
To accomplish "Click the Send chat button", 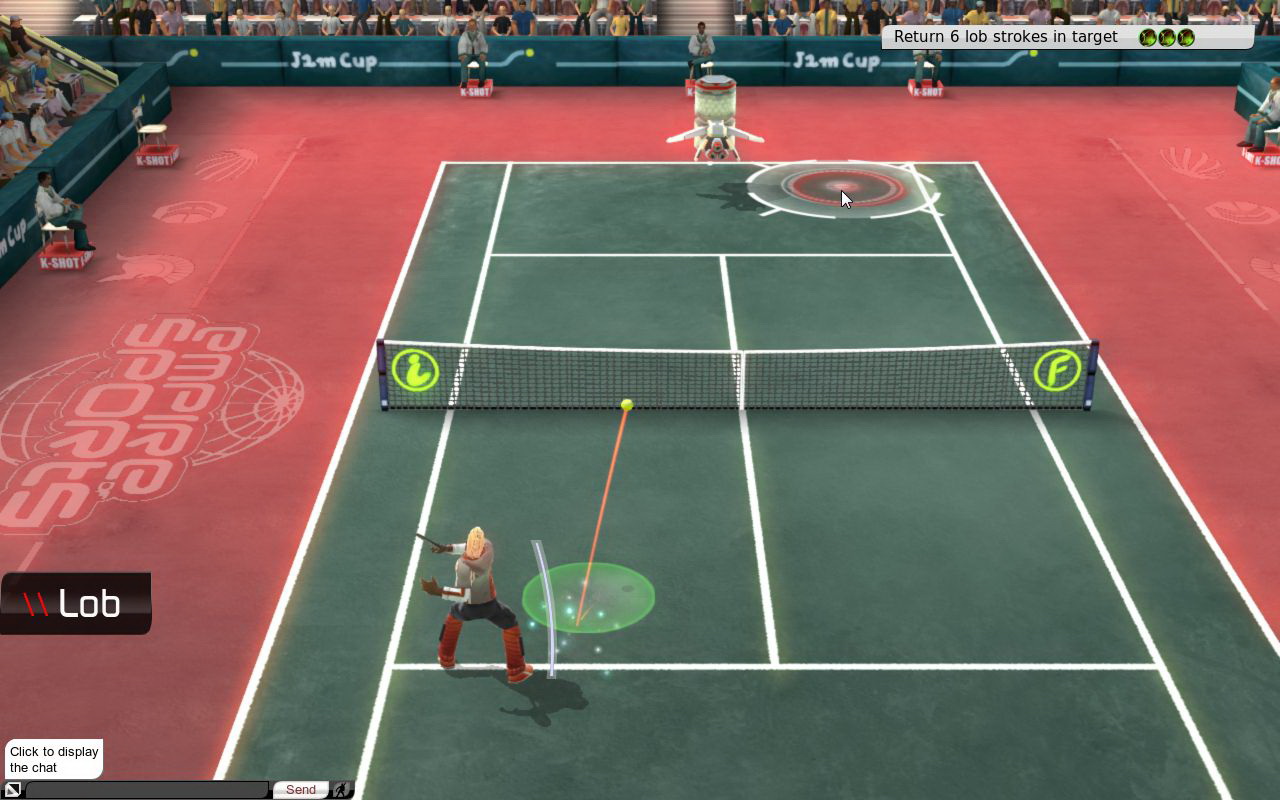I will click(x=300, y=790).
